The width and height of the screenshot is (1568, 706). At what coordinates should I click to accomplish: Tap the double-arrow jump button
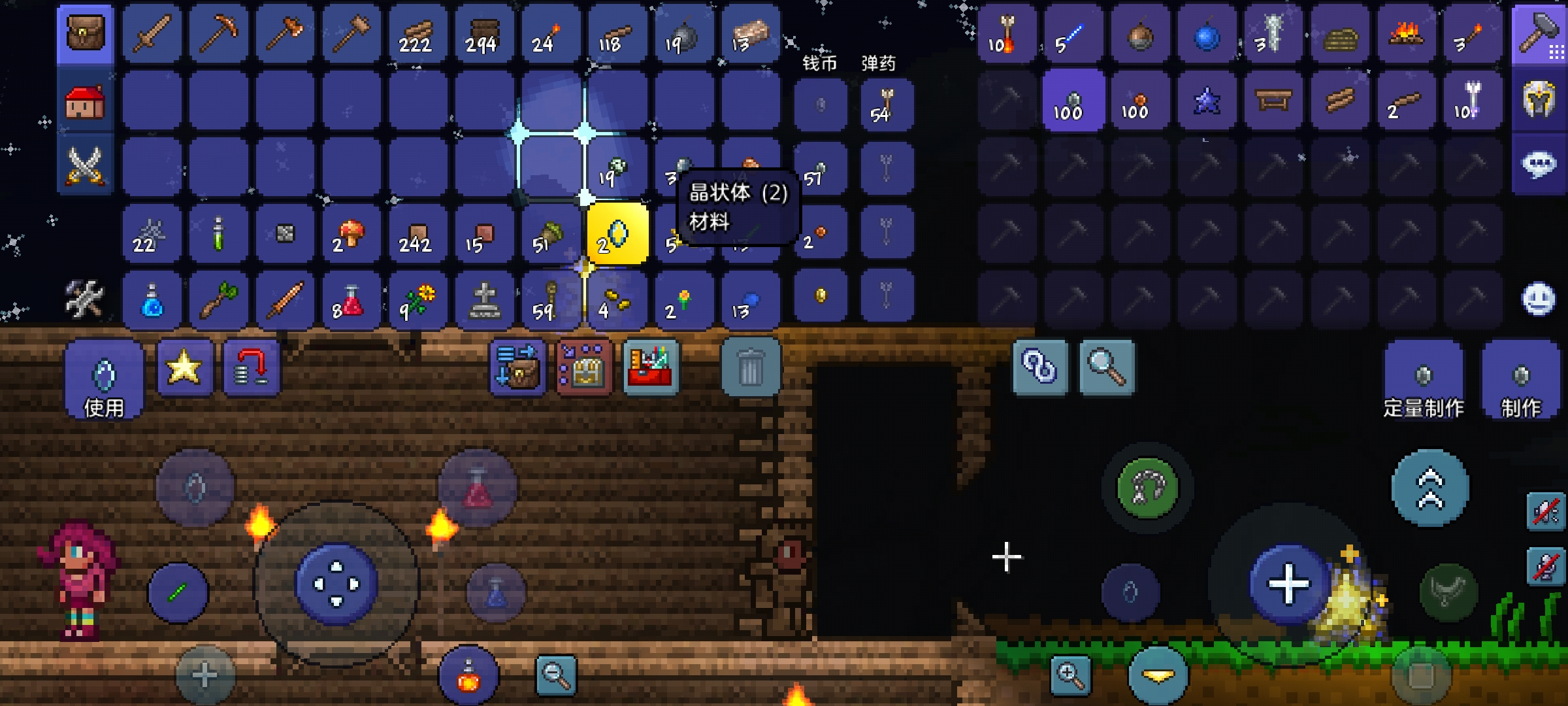(1429, 488)
